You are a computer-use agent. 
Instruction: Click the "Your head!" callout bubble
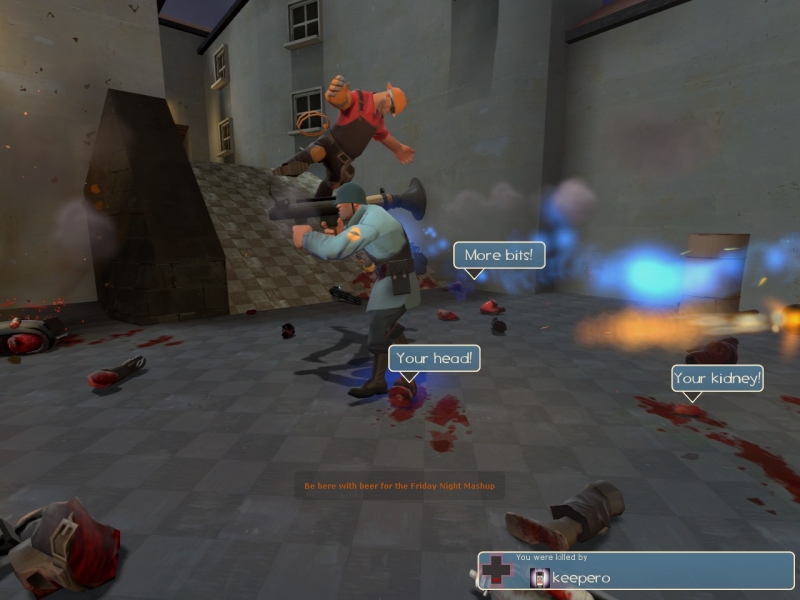tap(434, 358)
